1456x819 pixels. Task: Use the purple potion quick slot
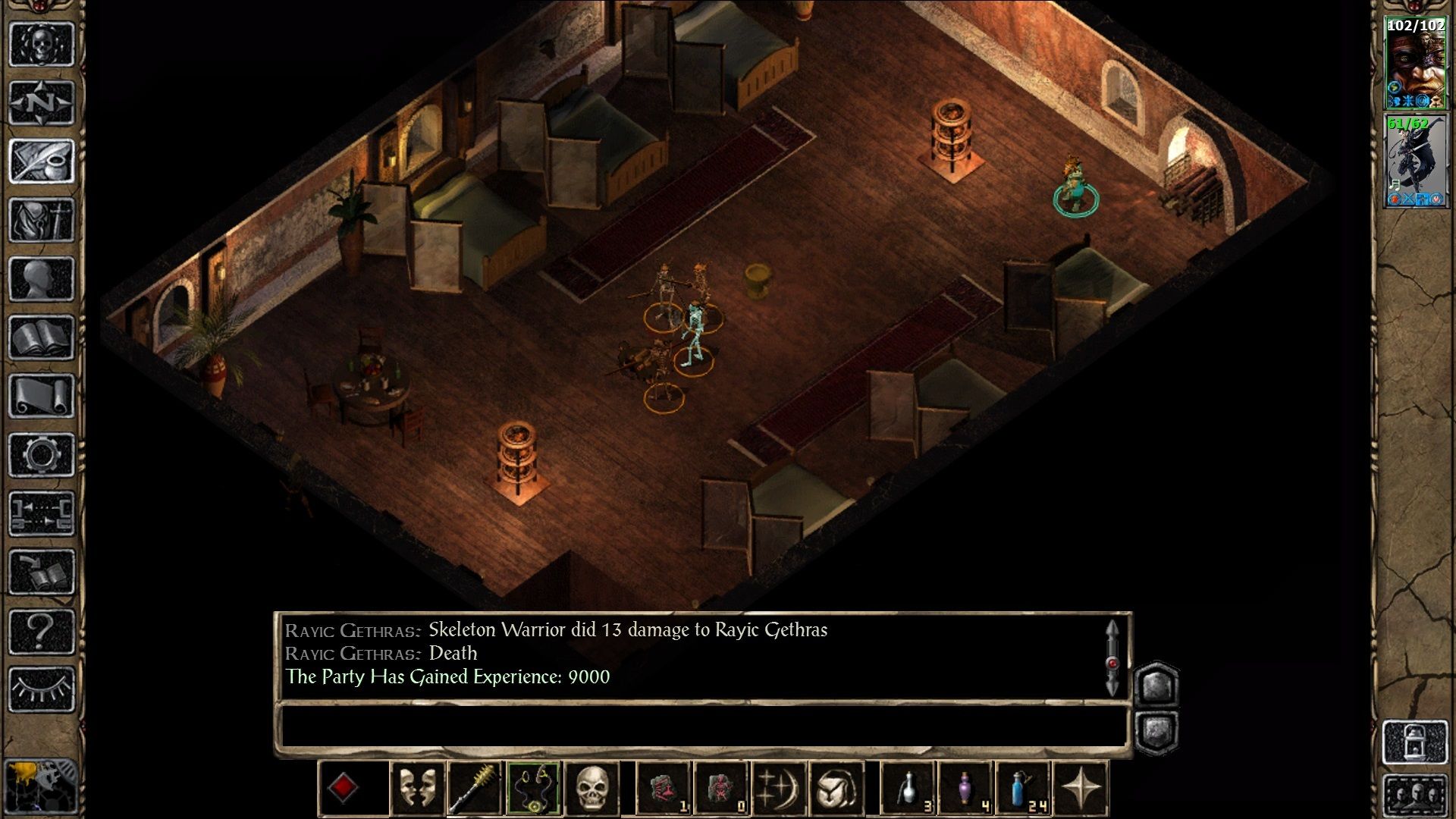[x=965, y=789]
